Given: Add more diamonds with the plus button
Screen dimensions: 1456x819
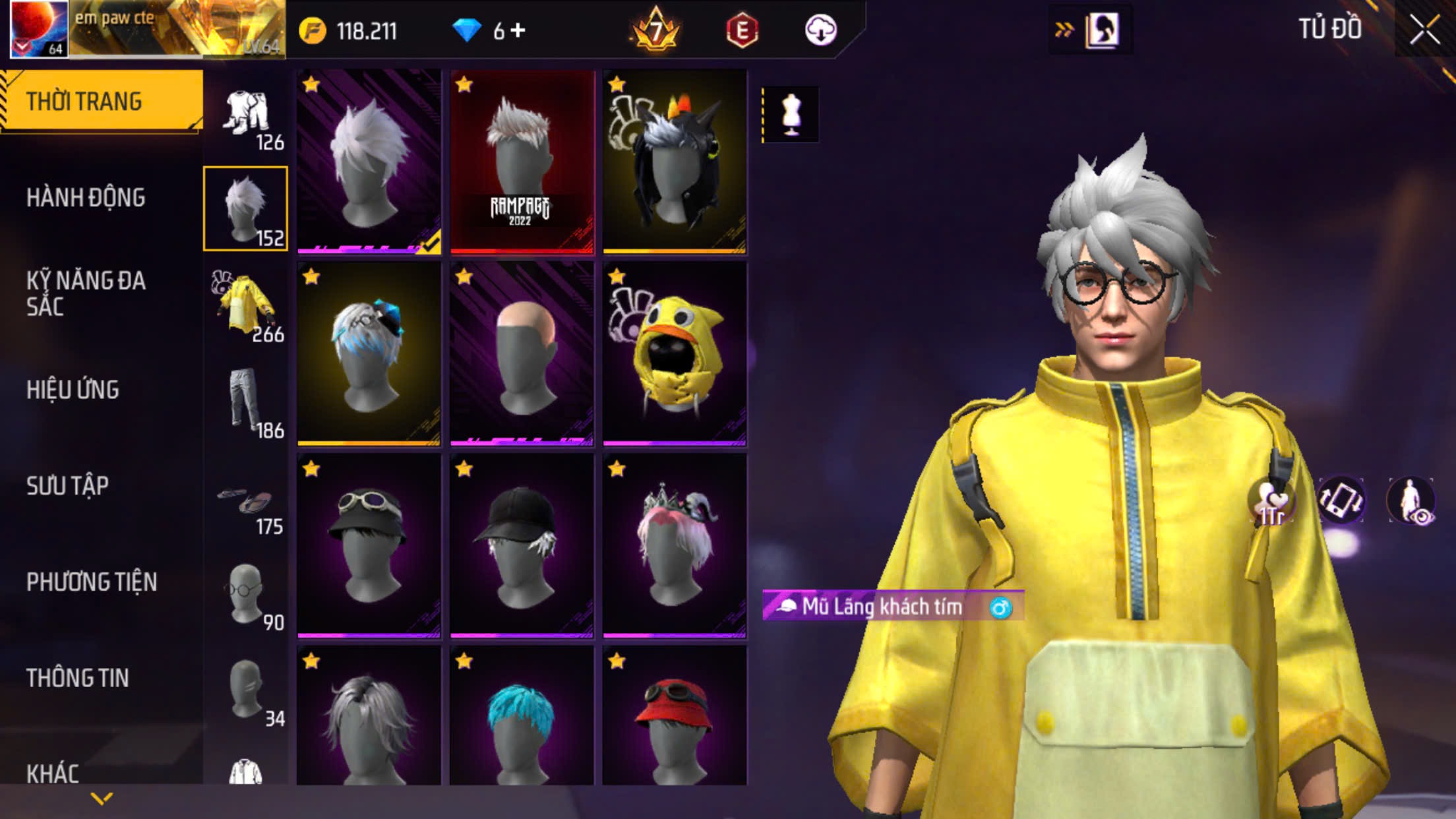Looking at the screenshot, I should (518, 30).
